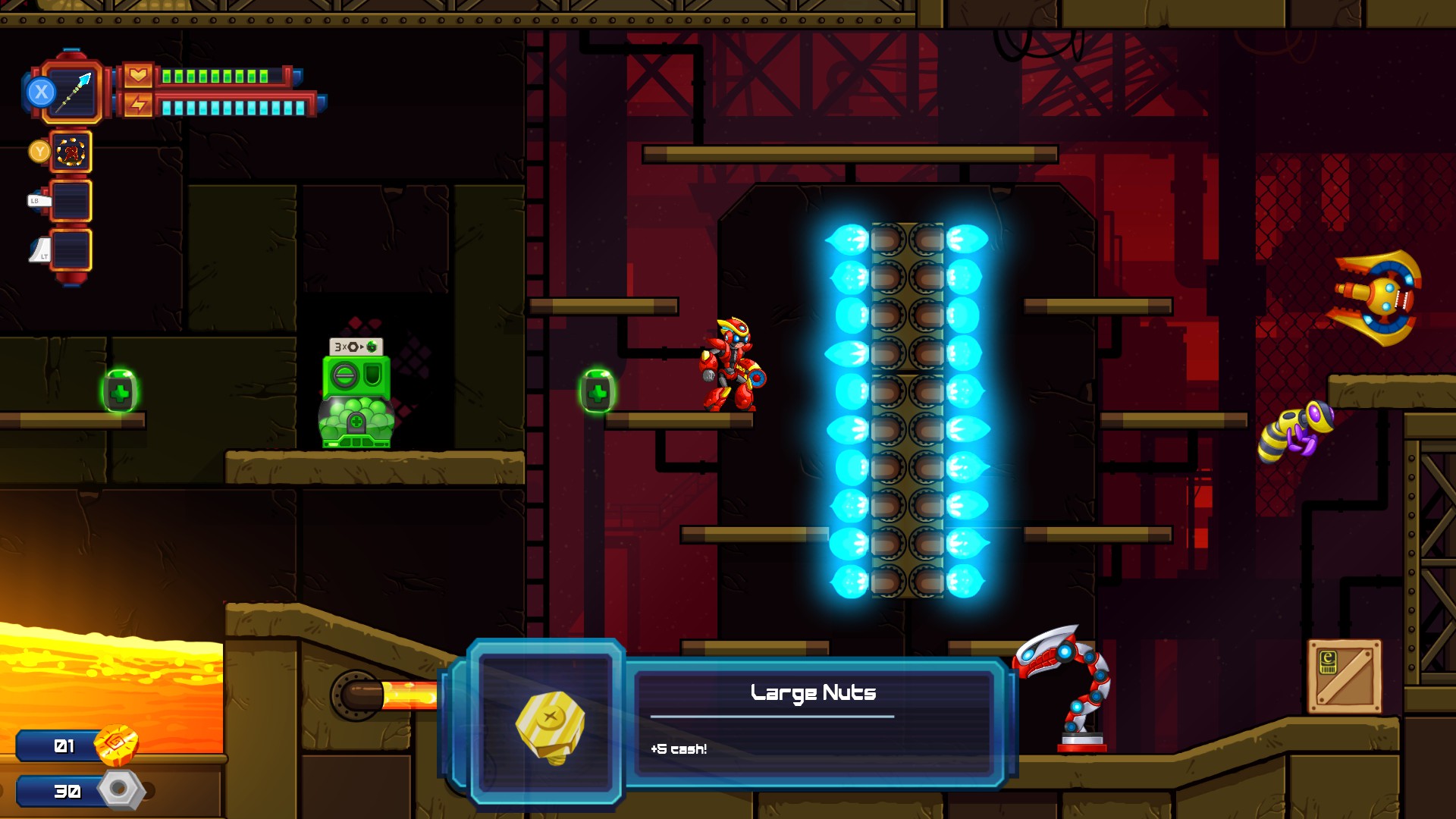The width and height of the screenshot is (1456, 819).
Task: Select the Large Nuts title tab in the popup
Action: pyautogui.click(x=813, y=692)
